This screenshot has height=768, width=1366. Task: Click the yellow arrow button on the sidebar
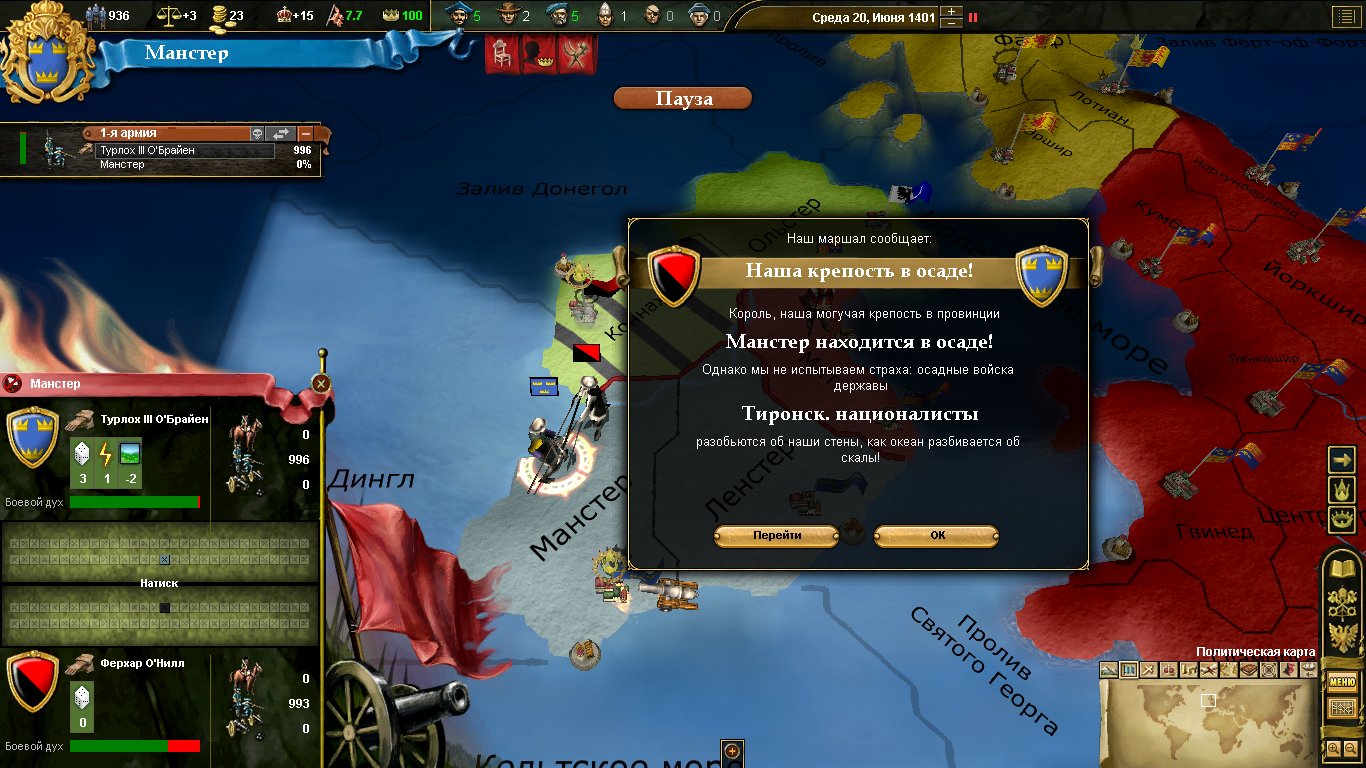1340,459
